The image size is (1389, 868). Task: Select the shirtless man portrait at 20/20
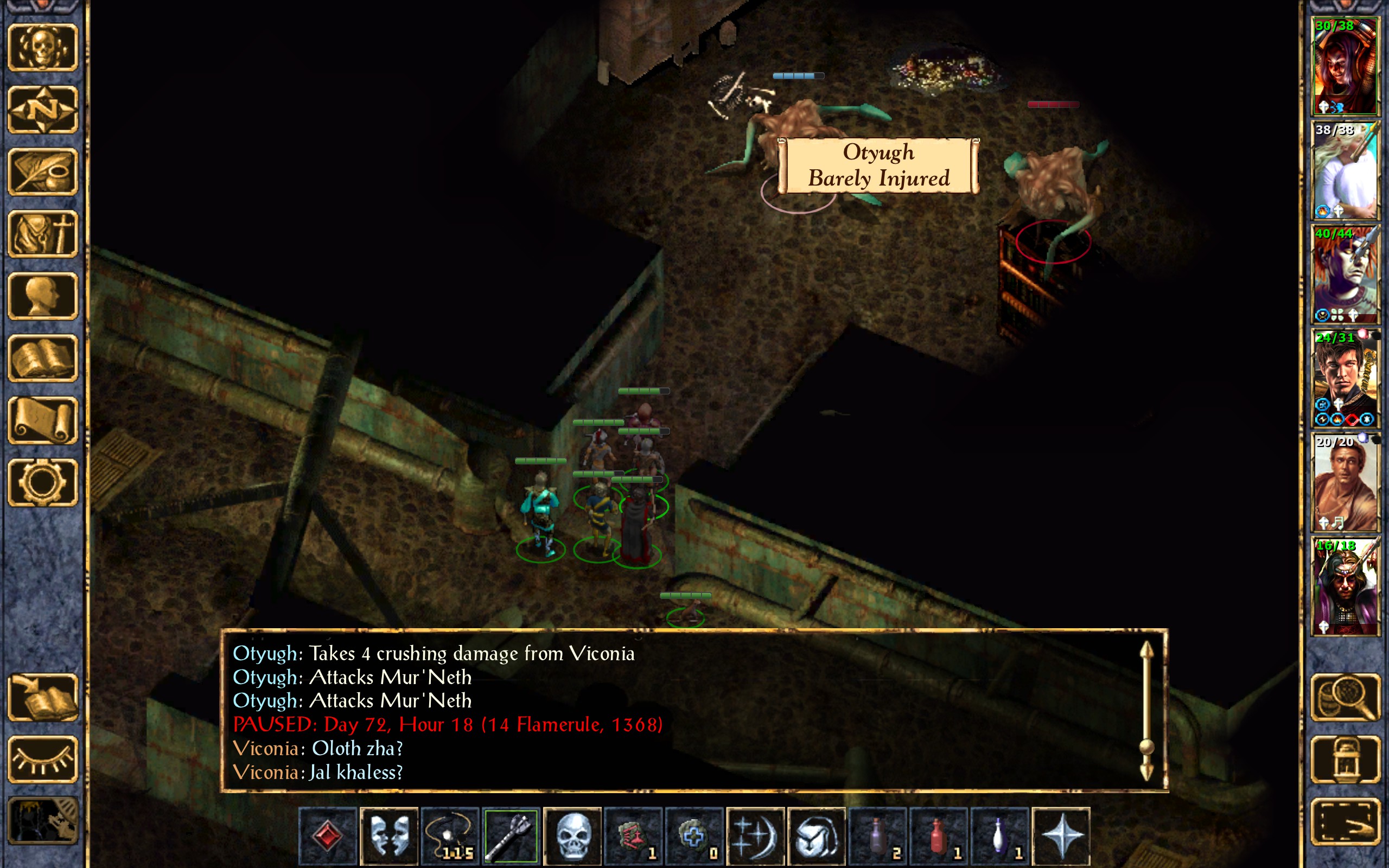(x=1345, y=482)
